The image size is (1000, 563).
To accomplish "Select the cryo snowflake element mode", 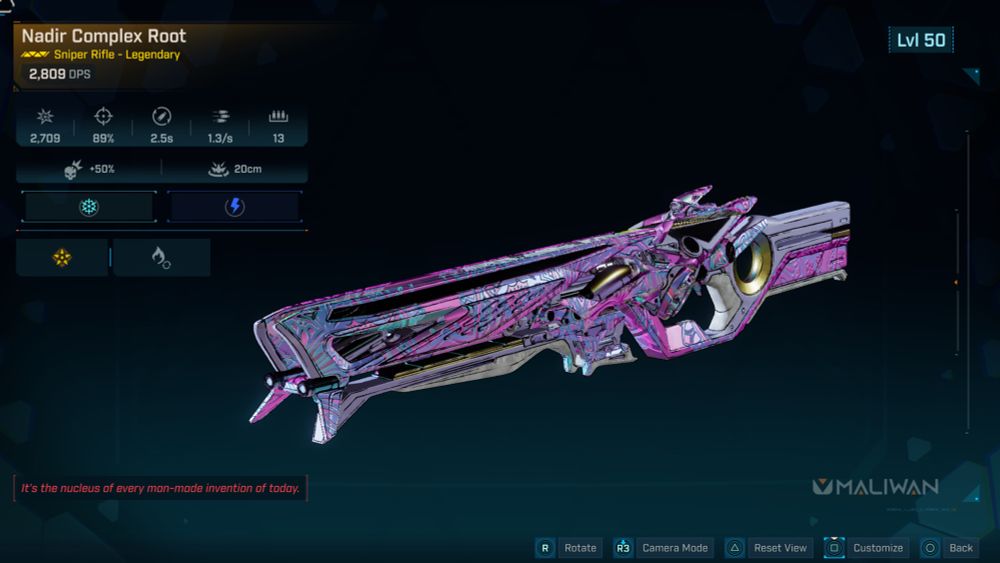I will tap(88, 207).
